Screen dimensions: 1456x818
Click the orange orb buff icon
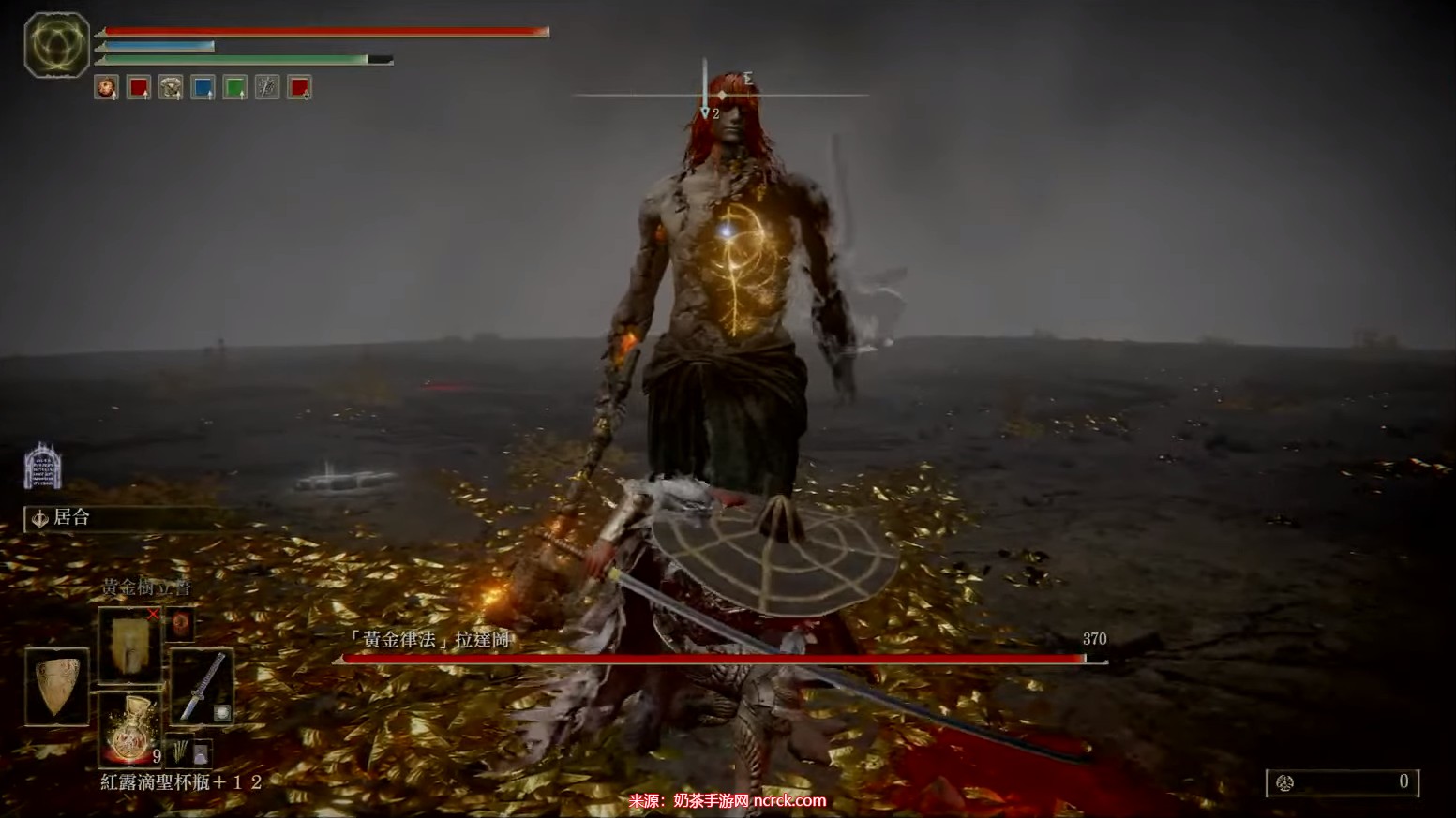[107, 88]
